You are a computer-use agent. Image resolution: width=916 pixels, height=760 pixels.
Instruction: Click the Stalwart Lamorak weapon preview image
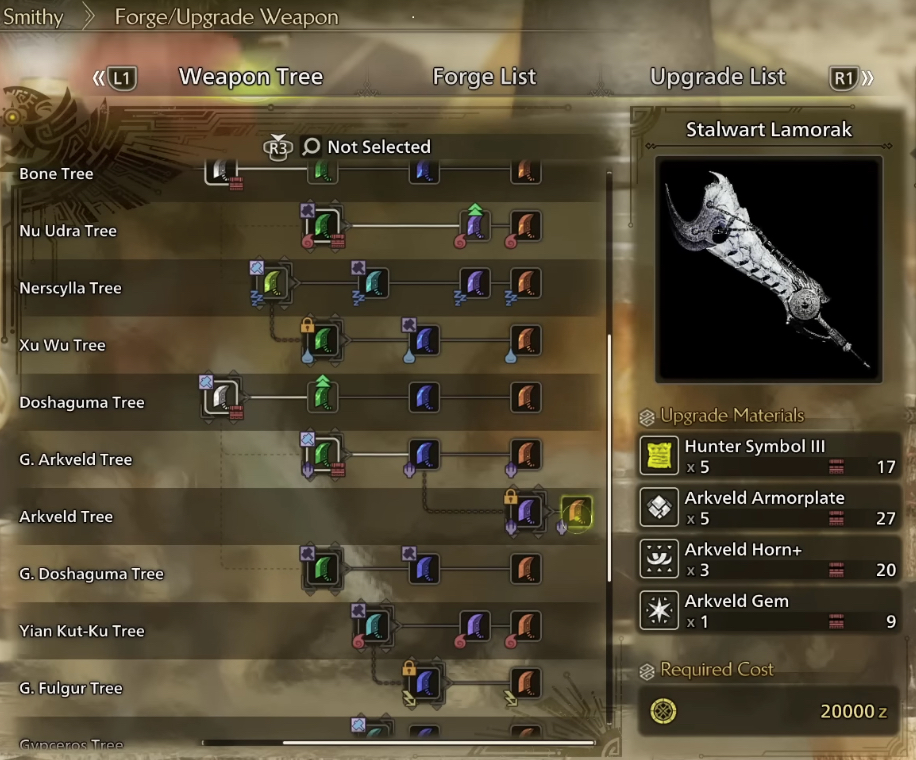(769, 269)
